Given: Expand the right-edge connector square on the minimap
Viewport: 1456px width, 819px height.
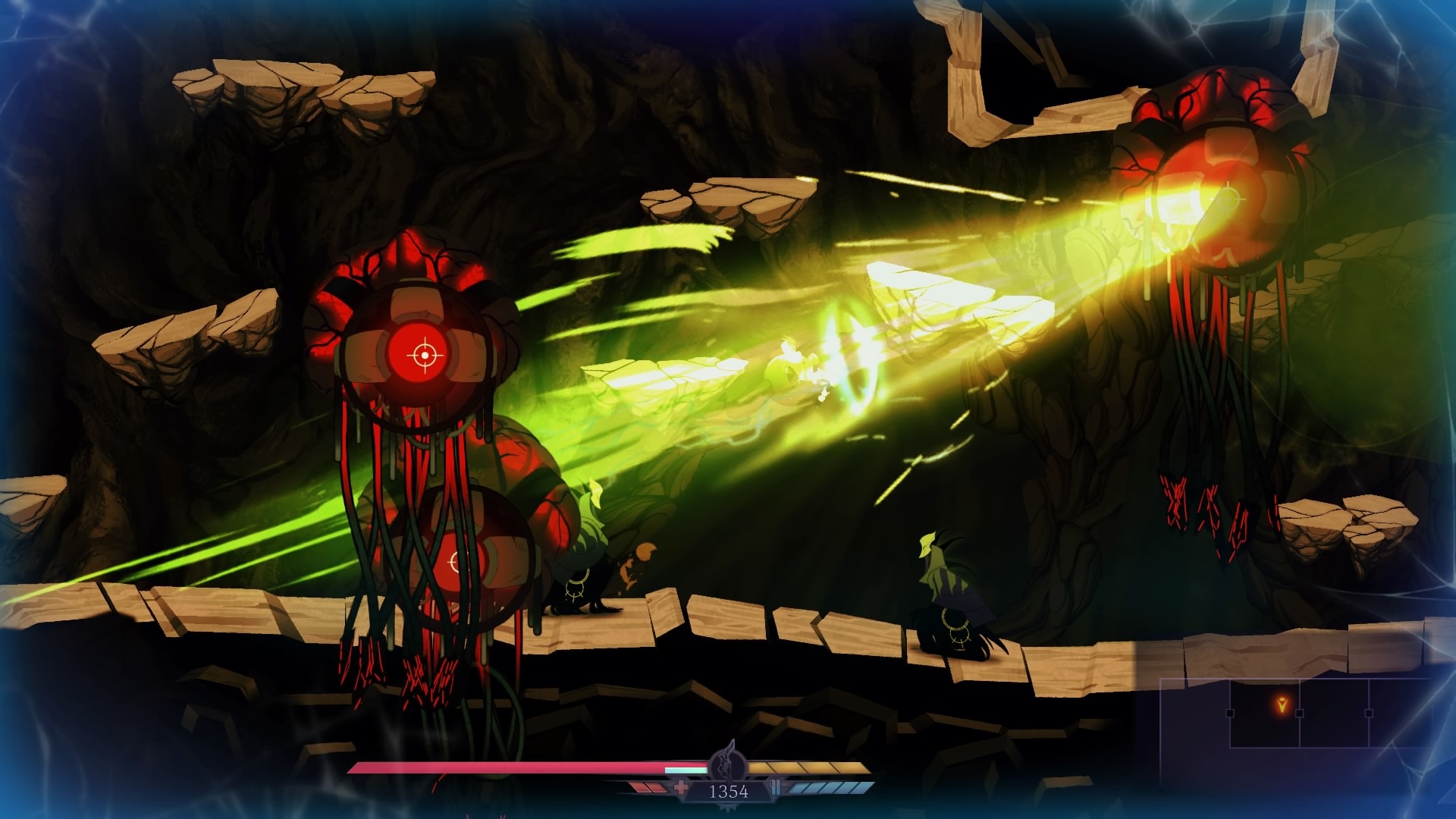Looking at the screenshot, I should [x=1370, y=714].
